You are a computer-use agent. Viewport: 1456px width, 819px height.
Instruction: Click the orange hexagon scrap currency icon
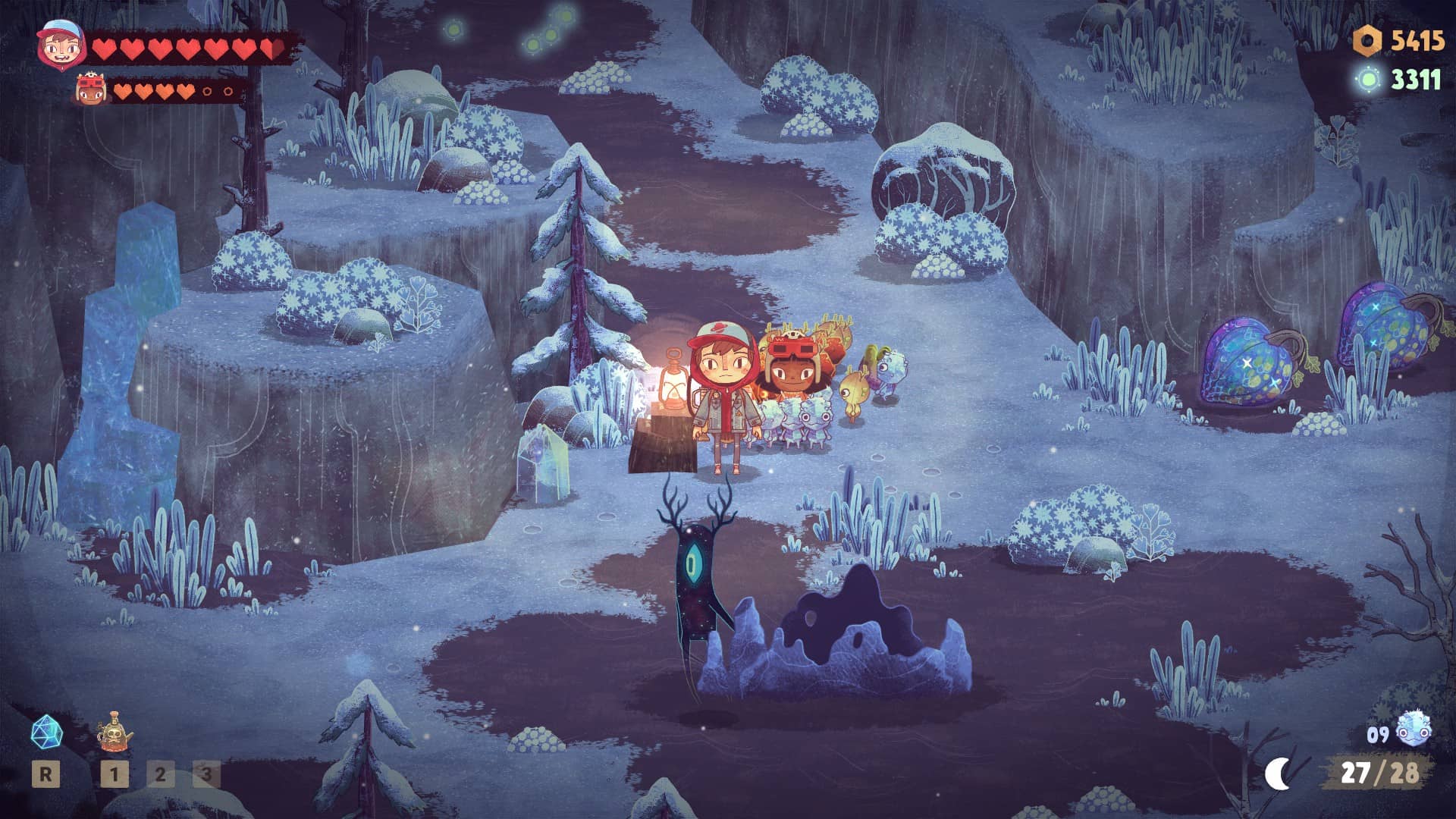coord(1367,41)
